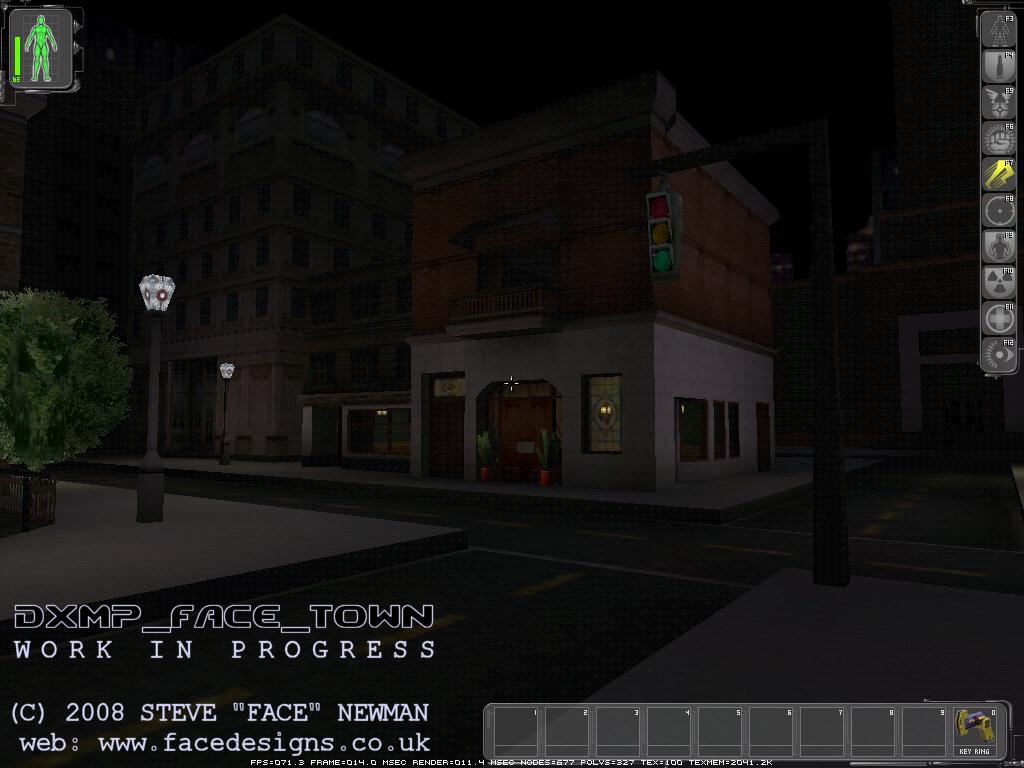
Task: Deactivate the glowing yellow speed augmentation
Action: coord(997,175)
